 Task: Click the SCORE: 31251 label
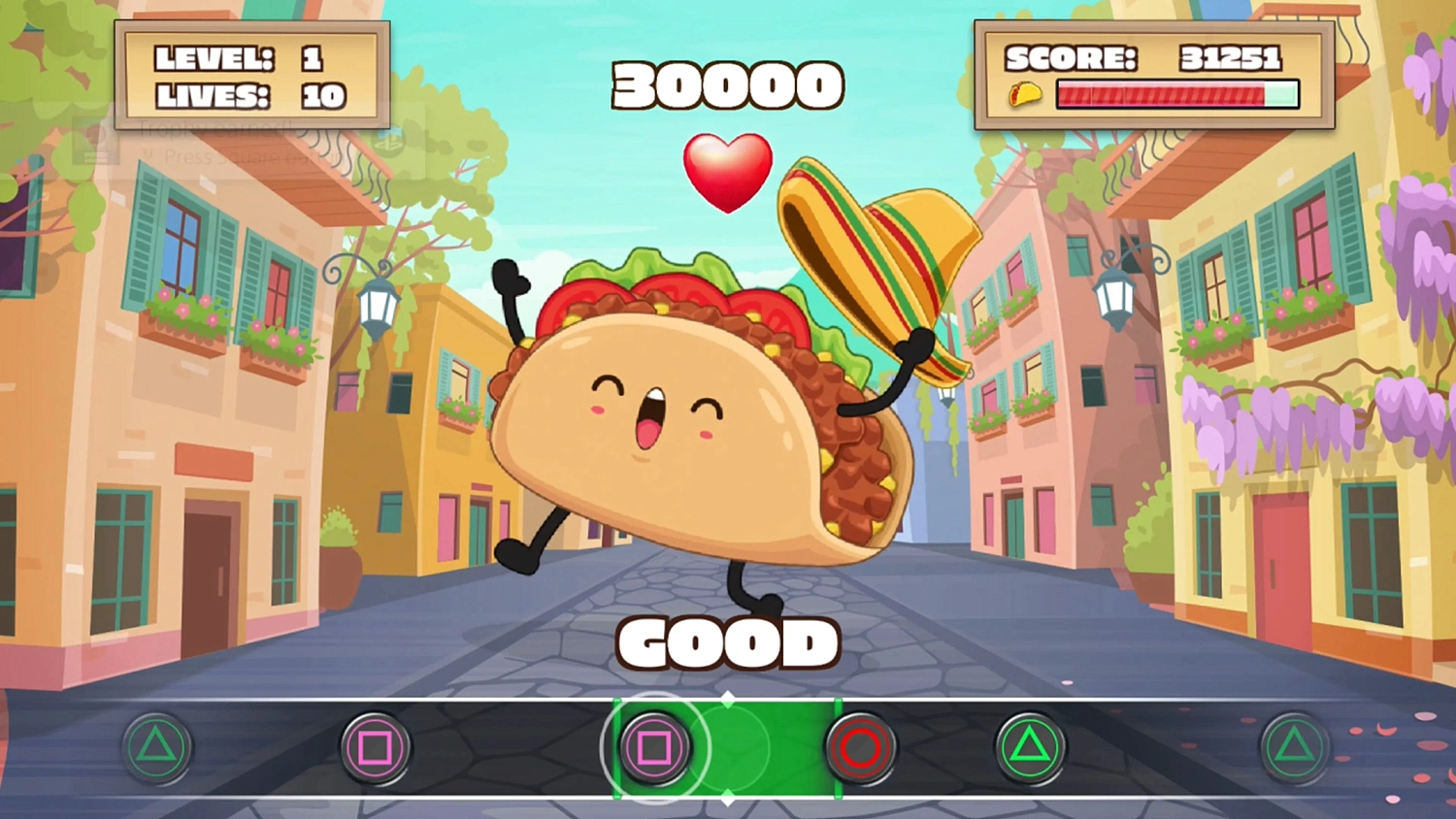pyautogui.click(x=1145, y=58)
